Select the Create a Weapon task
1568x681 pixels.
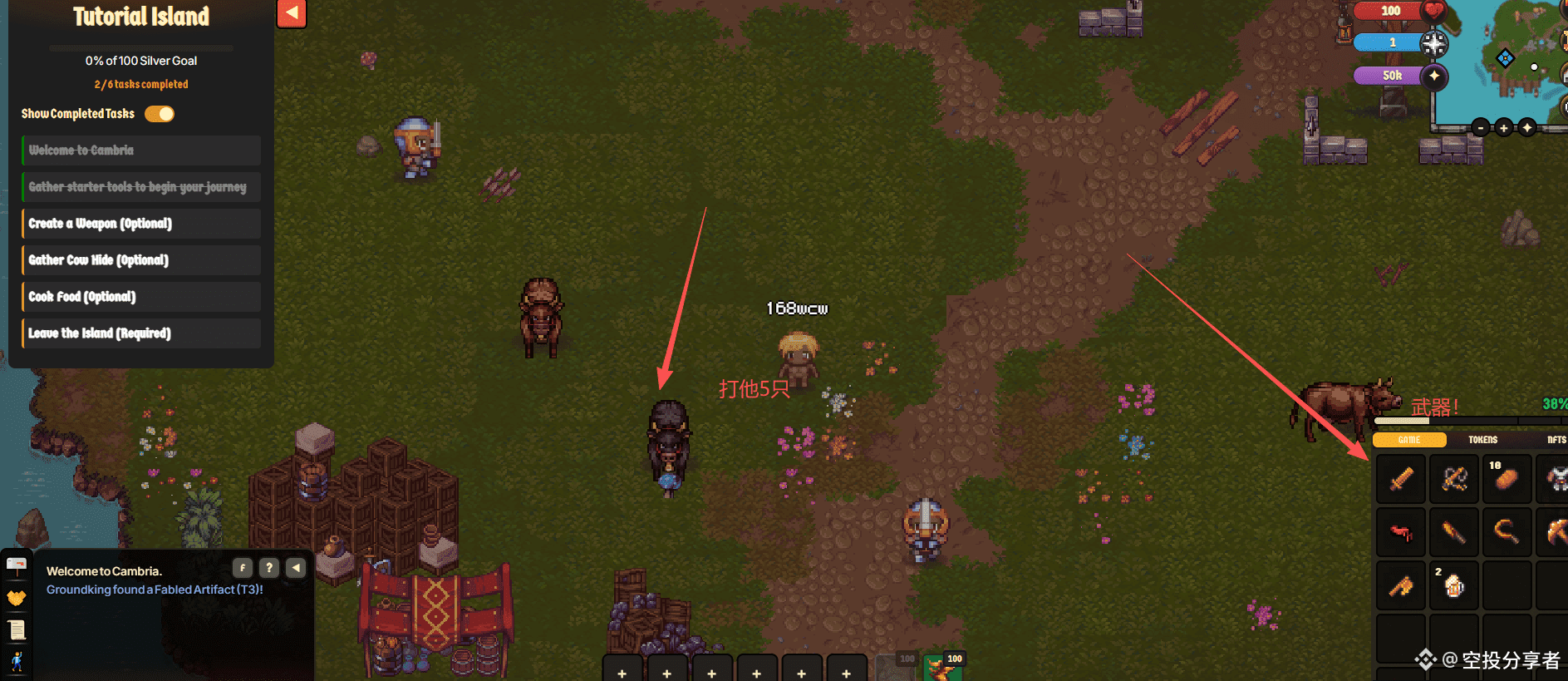click(141, 224)
